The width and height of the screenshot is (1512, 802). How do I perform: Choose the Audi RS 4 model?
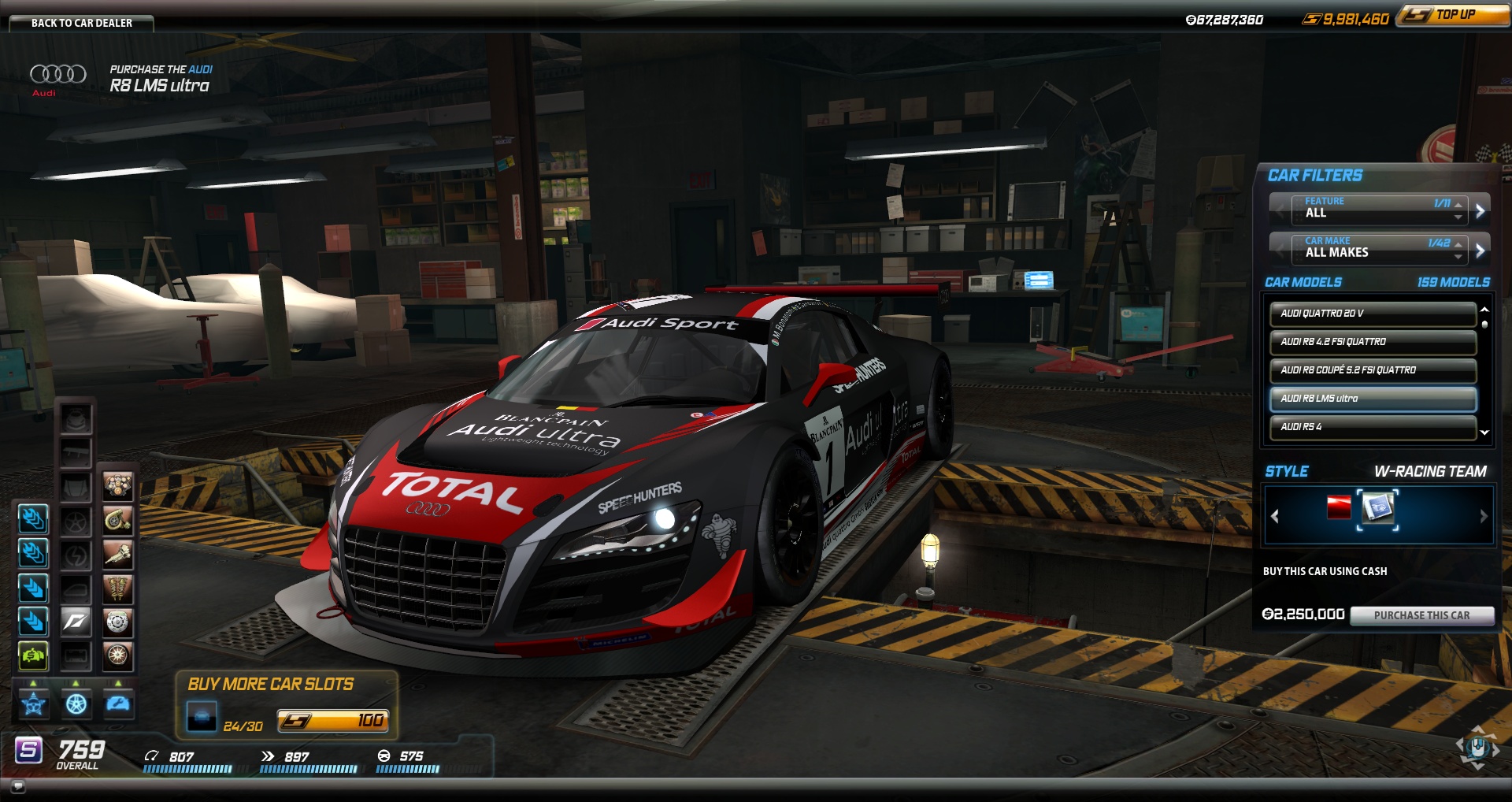(x=1372, y=427)
